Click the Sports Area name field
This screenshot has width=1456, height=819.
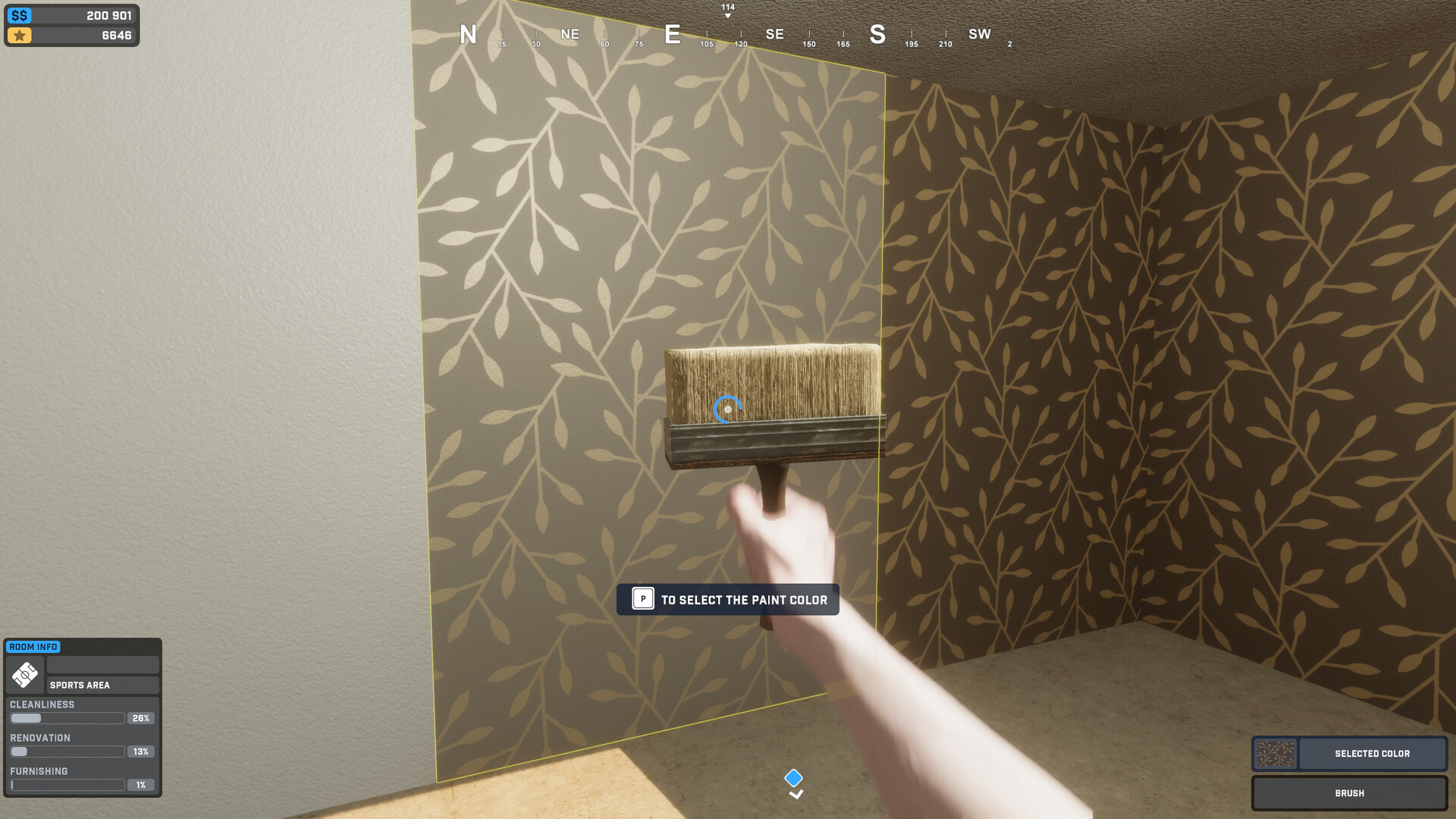tap(102, 684)
